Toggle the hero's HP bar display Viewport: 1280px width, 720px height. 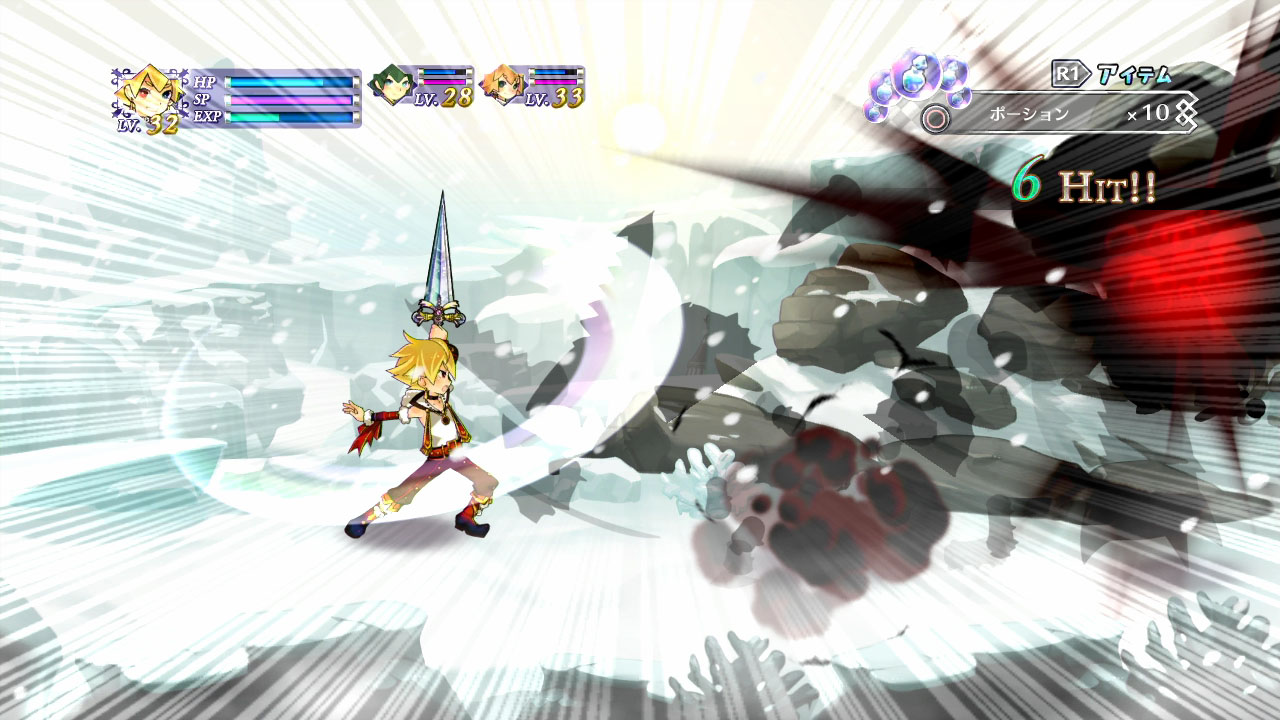click(290, 84)
